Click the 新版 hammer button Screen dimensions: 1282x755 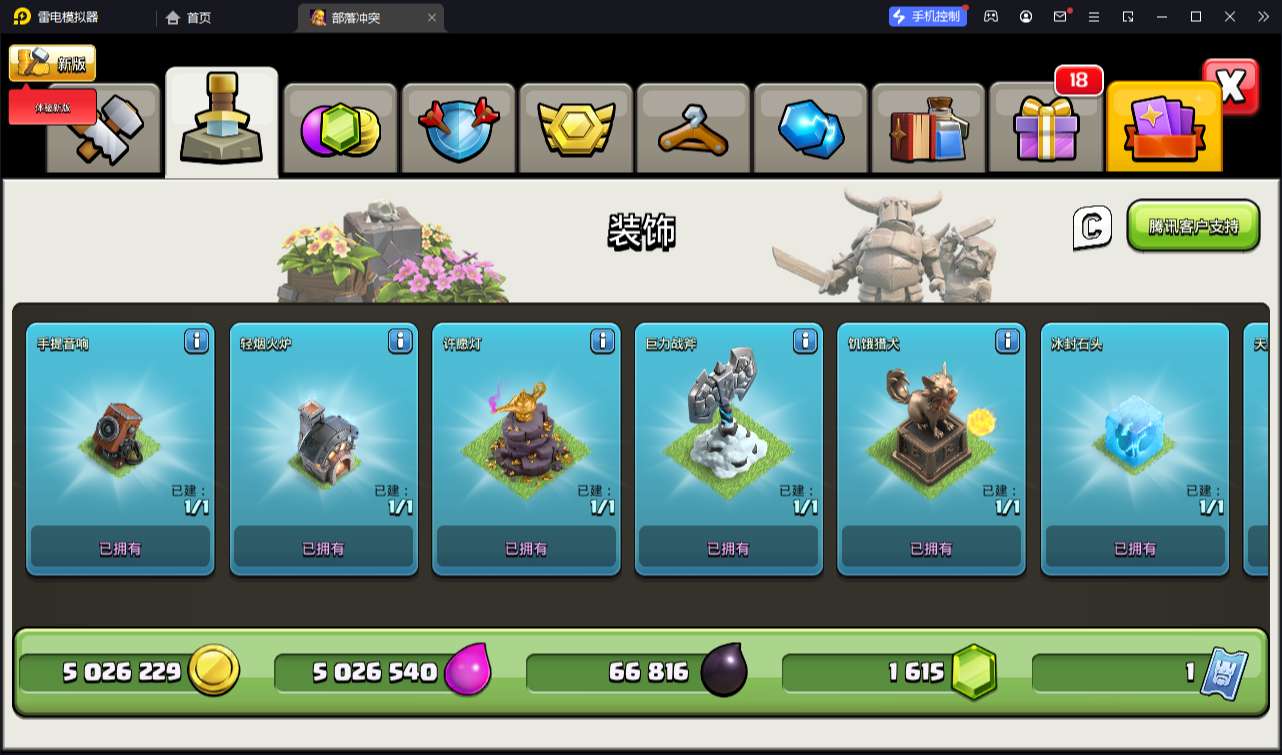tap(53, 64)
